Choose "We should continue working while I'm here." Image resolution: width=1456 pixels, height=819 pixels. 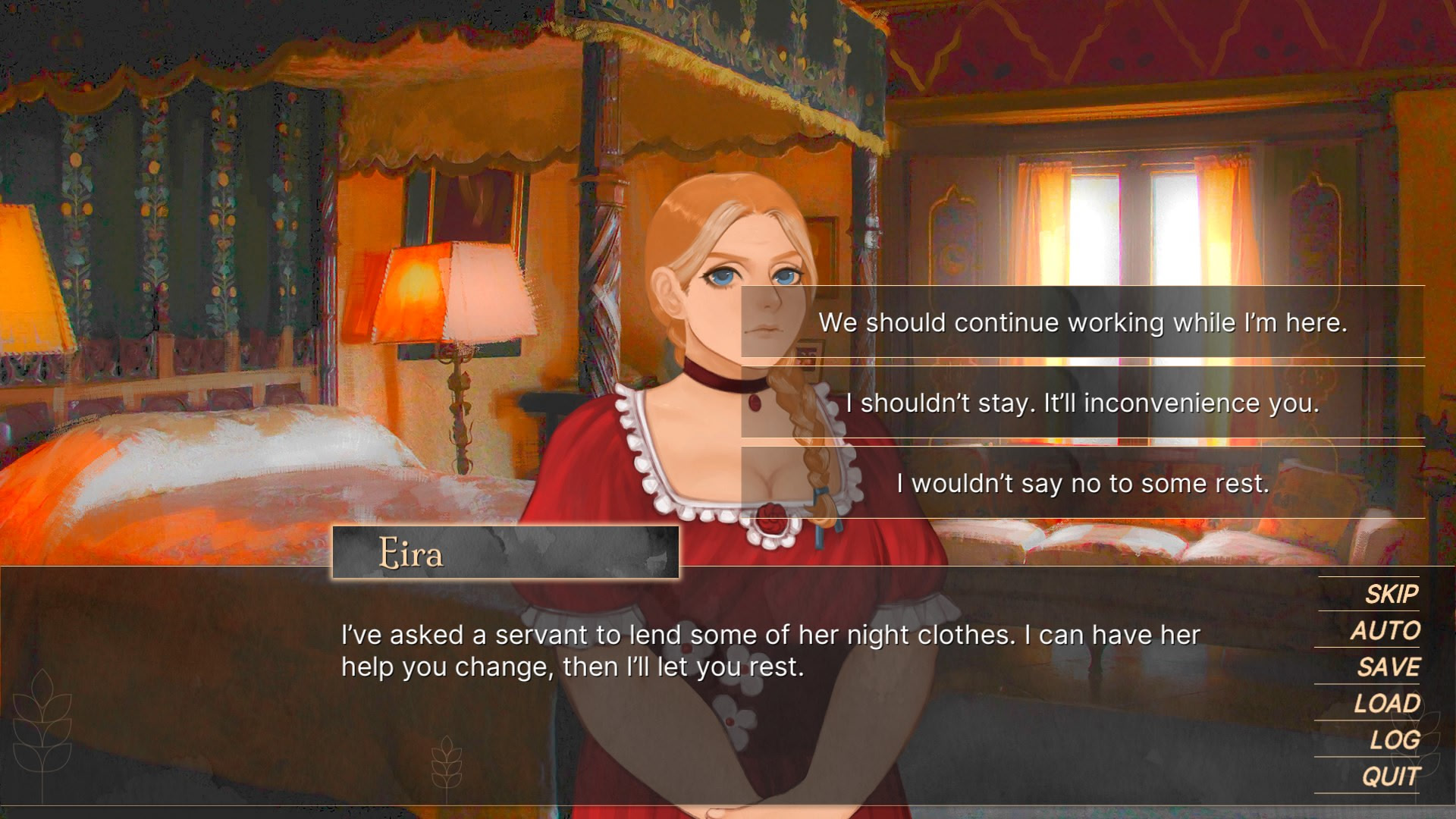click(x=1082, y=322)
